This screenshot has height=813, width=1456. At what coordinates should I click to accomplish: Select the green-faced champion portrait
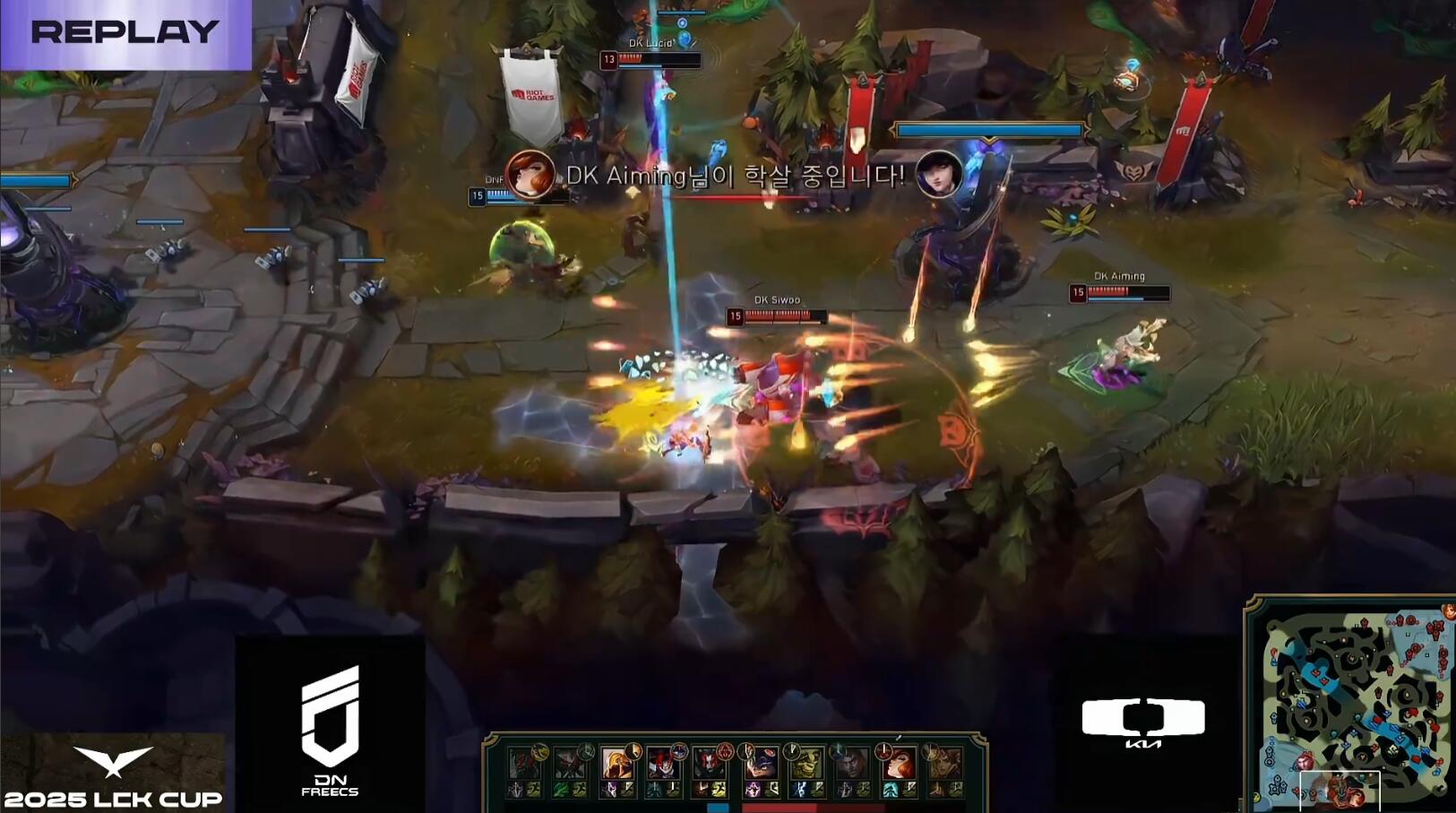(806, 764)
